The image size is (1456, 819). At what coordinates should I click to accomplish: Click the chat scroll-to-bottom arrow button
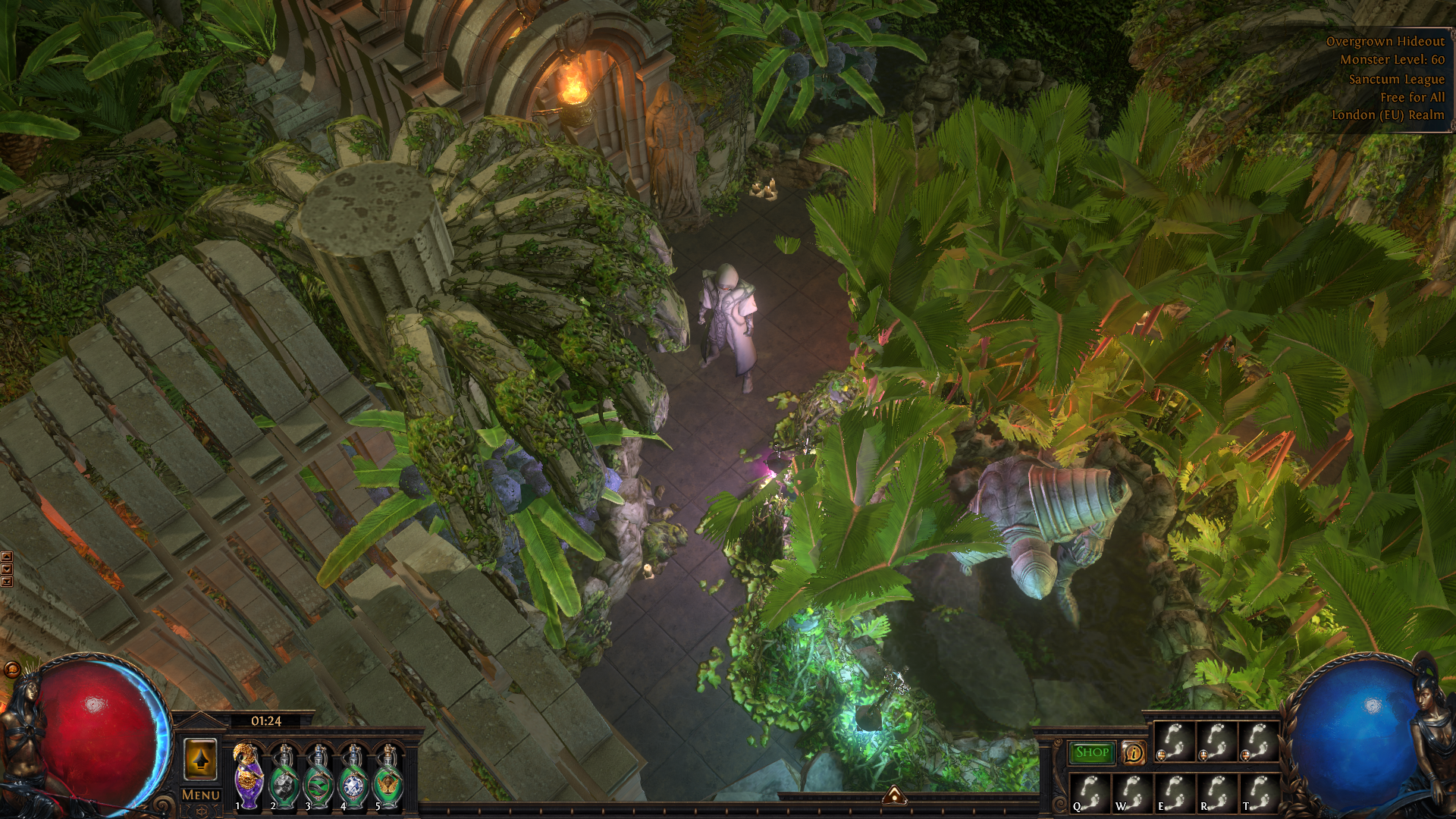[7, 582]
